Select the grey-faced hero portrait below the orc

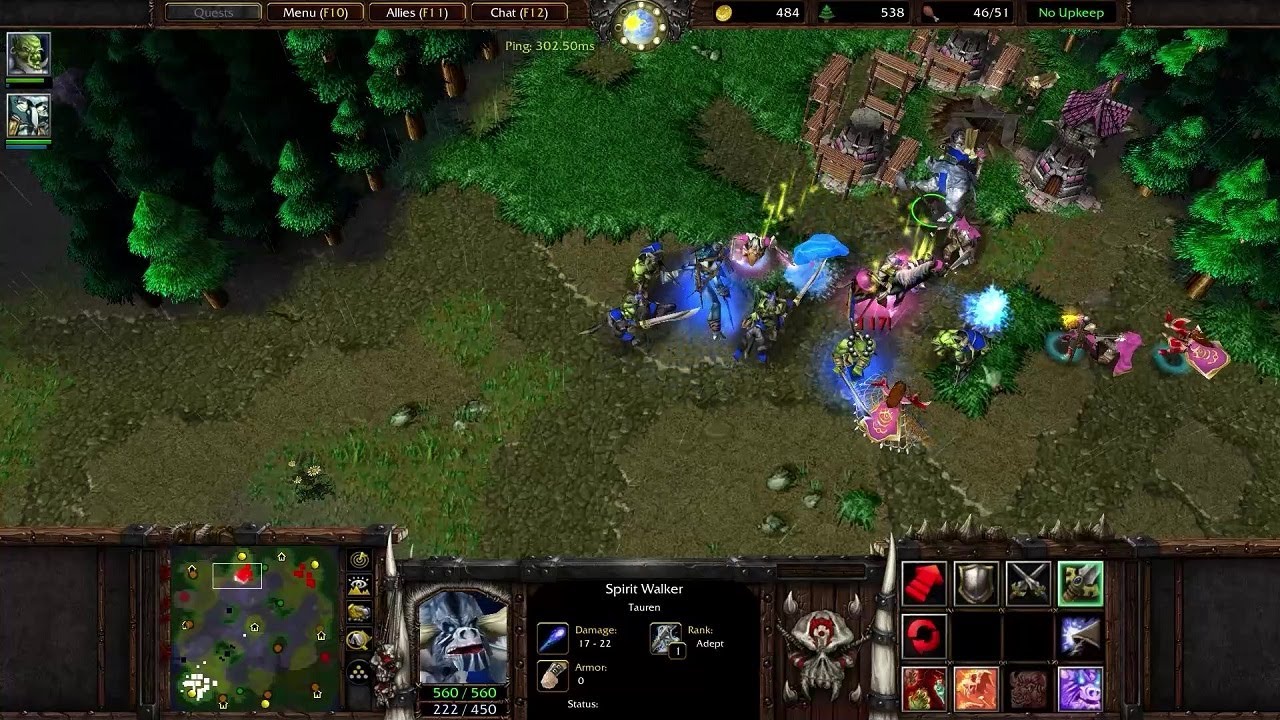click(28, 115)
